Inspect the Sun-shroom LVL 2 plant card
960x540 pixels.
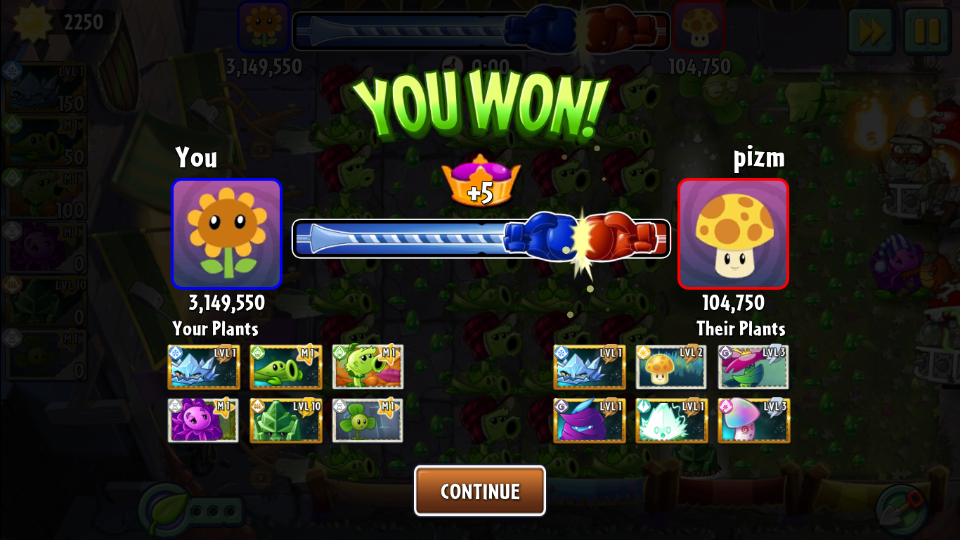coord(671,367)
